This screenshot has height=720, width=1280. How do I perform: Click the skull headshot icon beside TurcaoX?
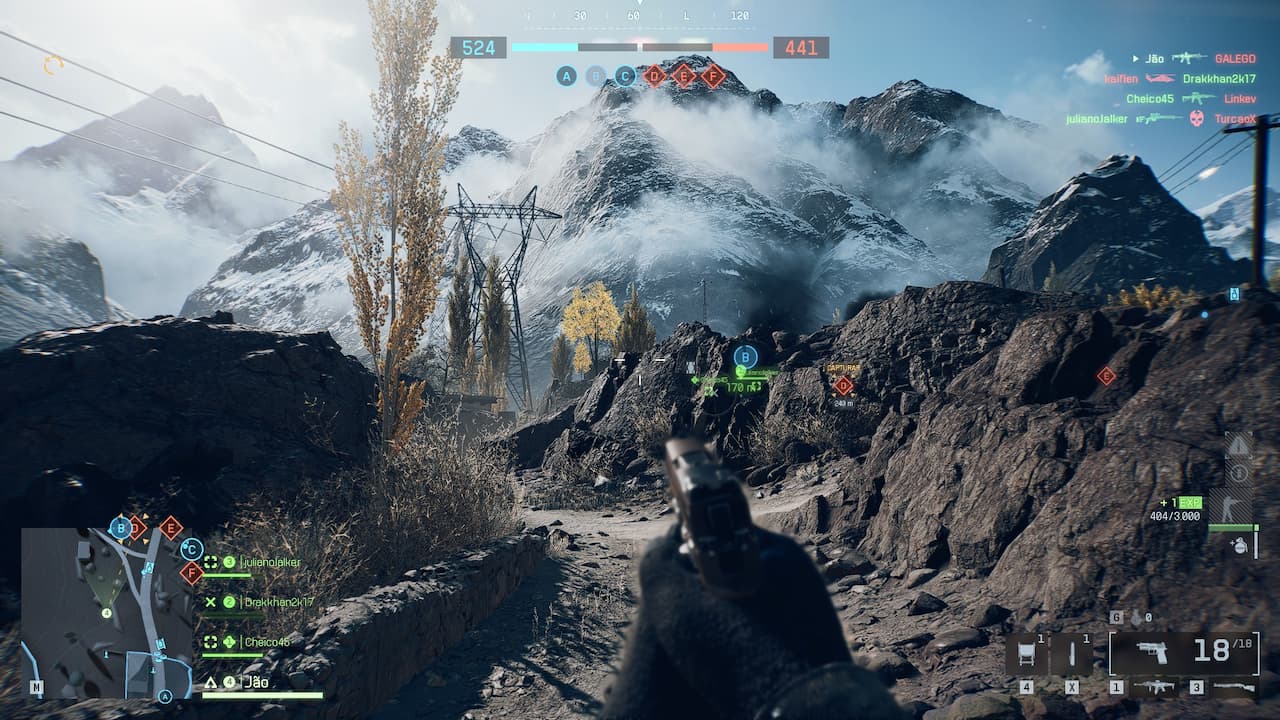1196,119
